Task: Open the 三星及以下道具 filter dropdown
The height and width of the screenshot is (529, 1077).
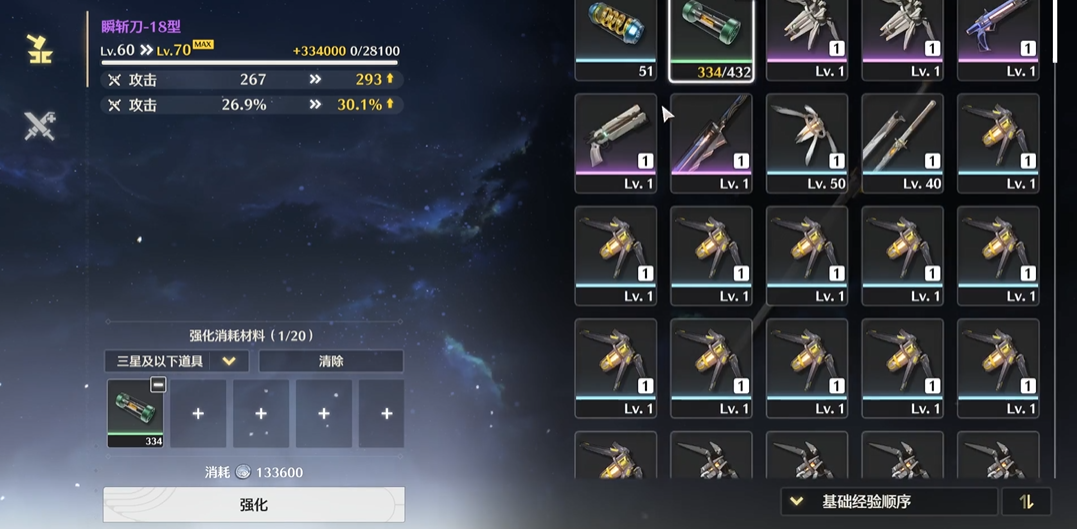Action: click(x=176, y=361)
